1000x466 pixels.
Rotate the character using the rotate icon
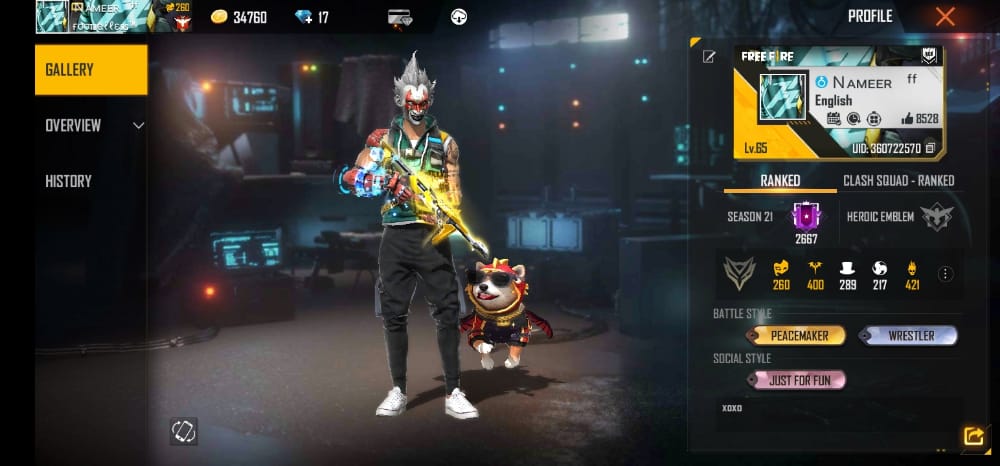coord(184,431)
